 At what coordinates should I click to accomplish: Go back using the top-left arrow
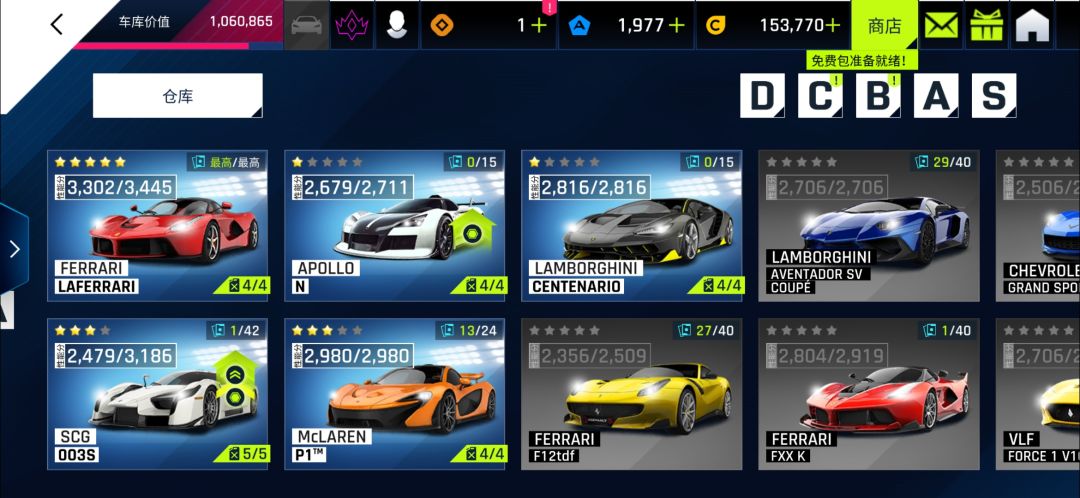coord(56,24)
